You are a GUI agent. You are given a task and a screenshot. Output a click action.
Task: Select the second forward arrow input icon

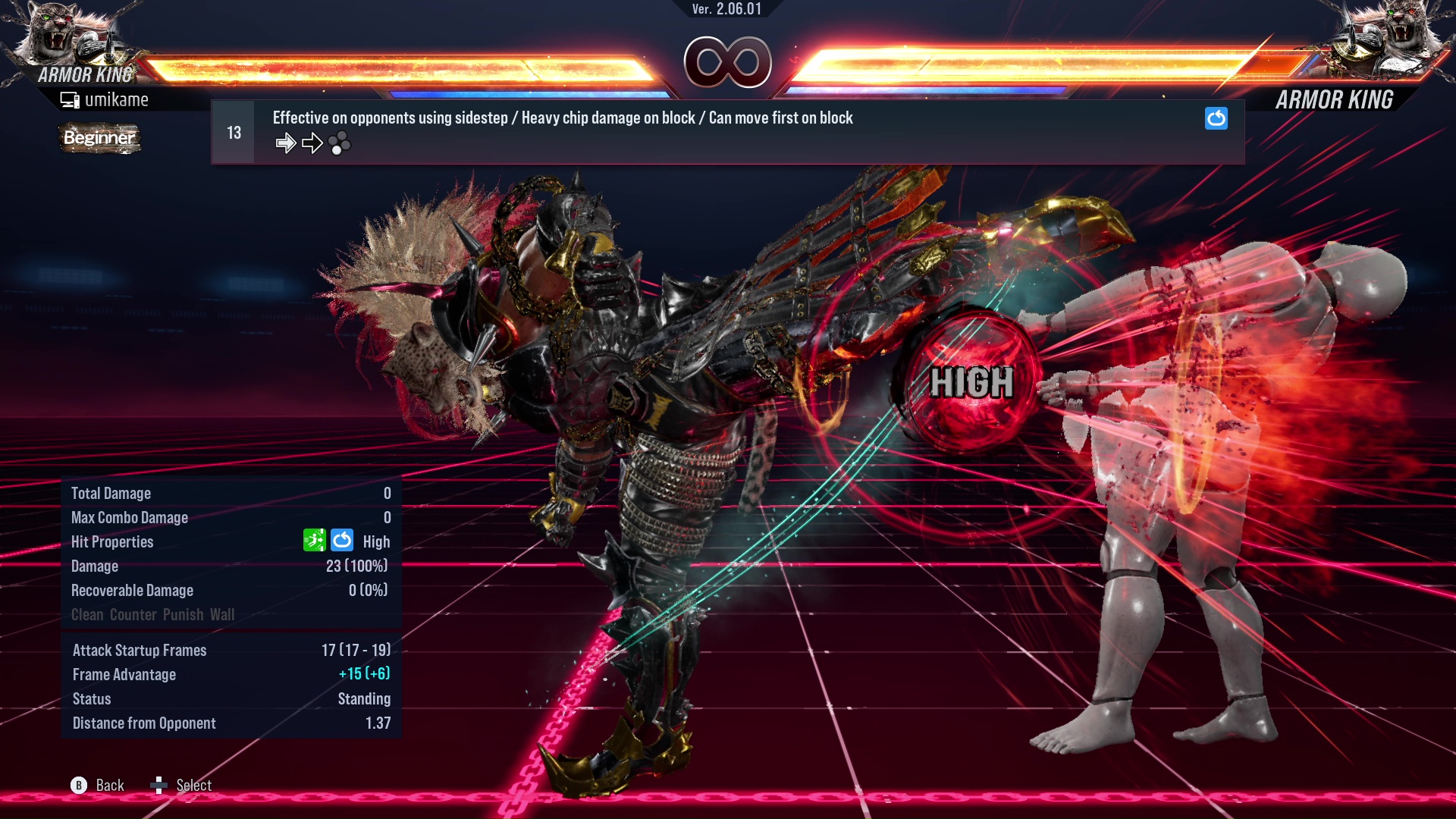(311, 143)
